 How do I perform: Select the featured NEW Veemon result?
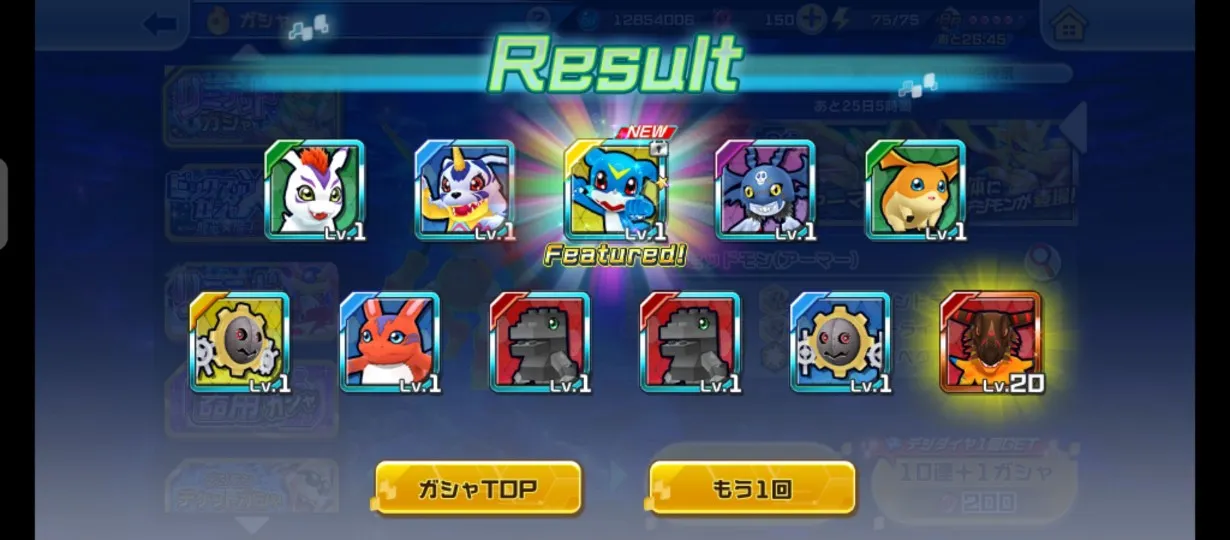tap(615, 190)
